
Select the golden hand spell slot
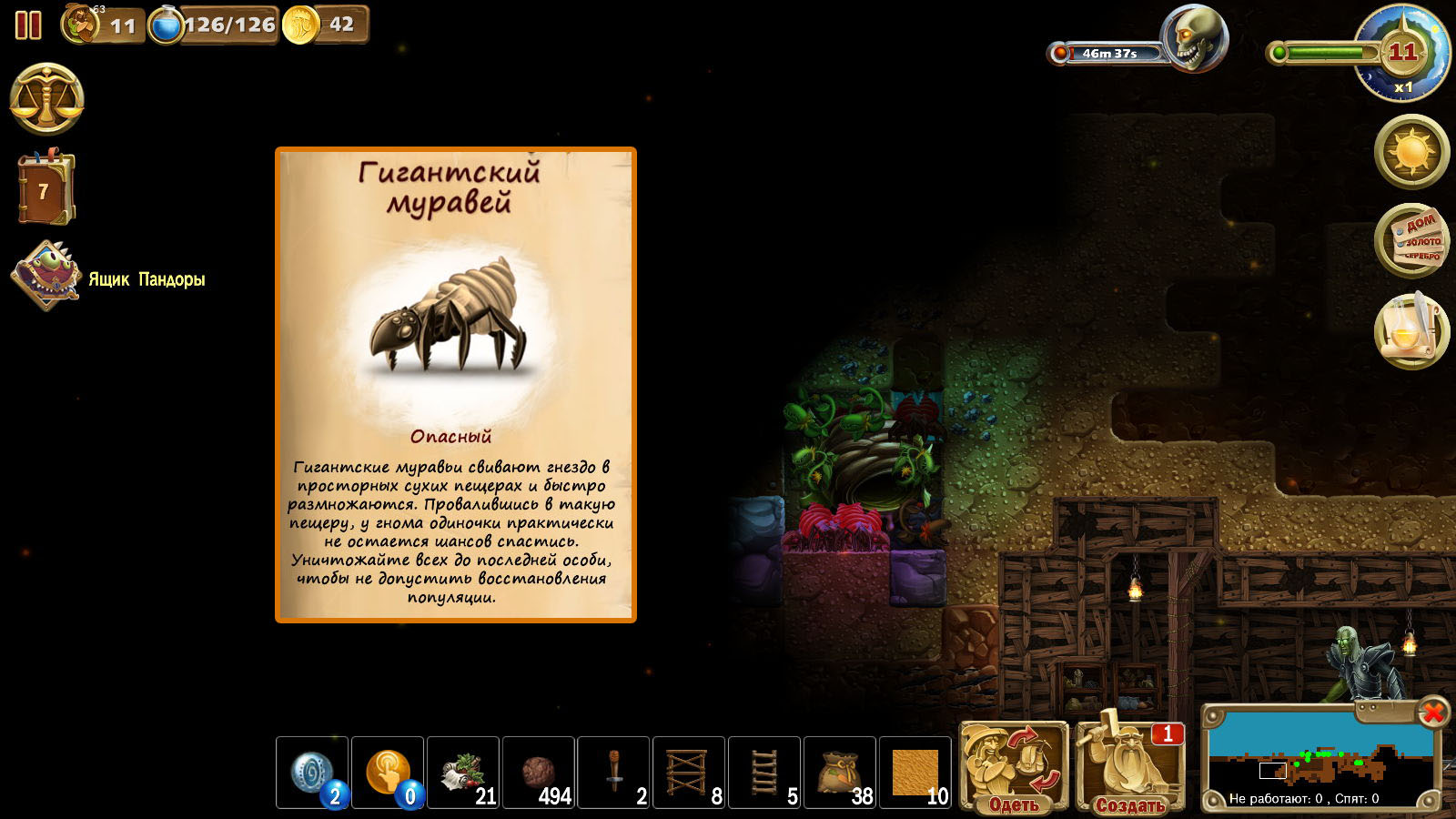[x=388, y=773]
